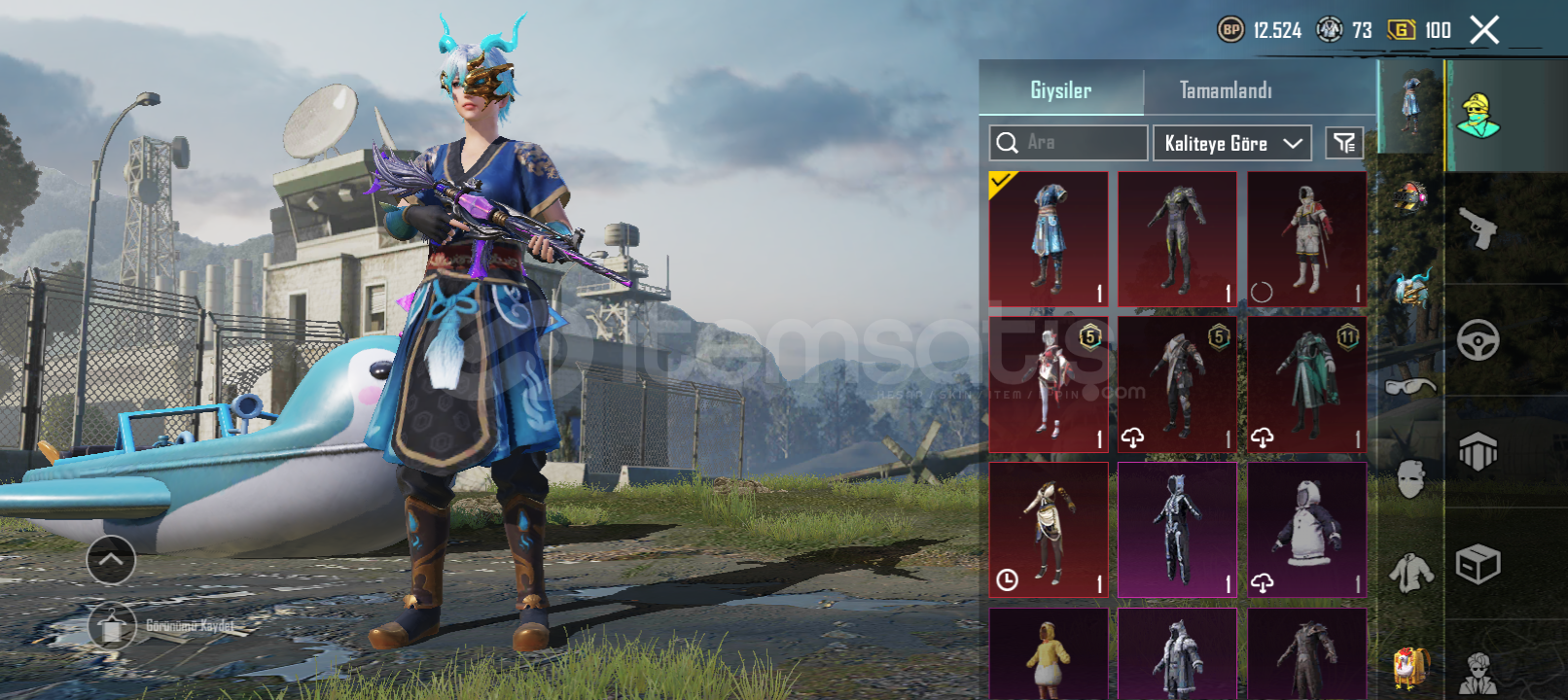
Task: Open the Tamamlandı tab
Action: coord(1226,90)
